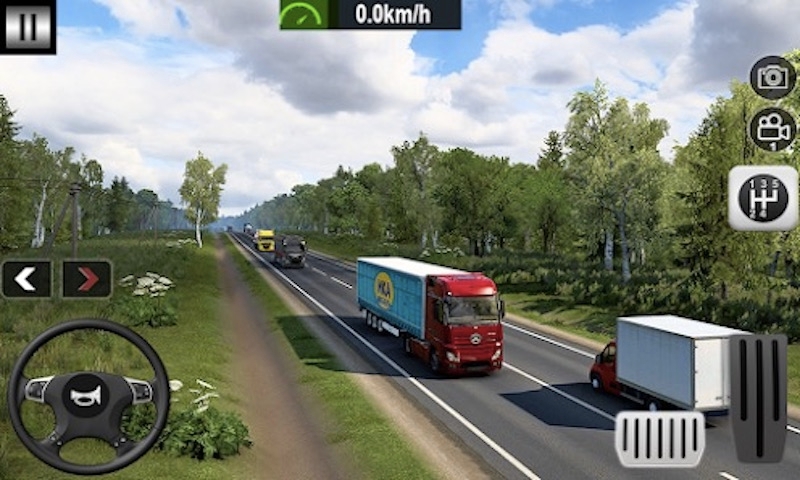The height and width of the screenshot is (480, 800).
Task: Pause the game with the pause button
Action: point(27,26)
